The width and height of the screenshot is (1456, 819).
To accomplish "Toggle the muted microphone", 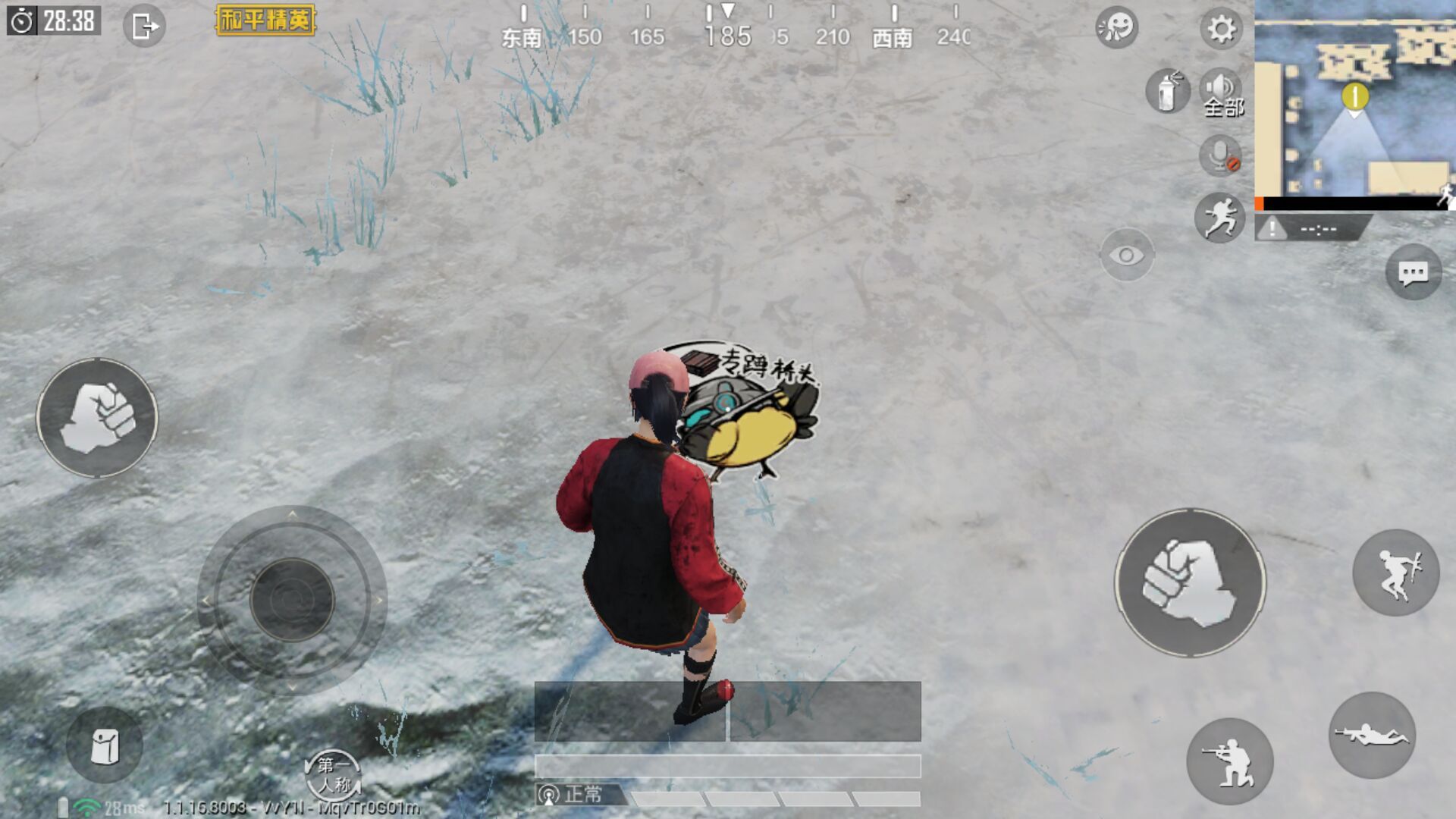I will 1220,156.
